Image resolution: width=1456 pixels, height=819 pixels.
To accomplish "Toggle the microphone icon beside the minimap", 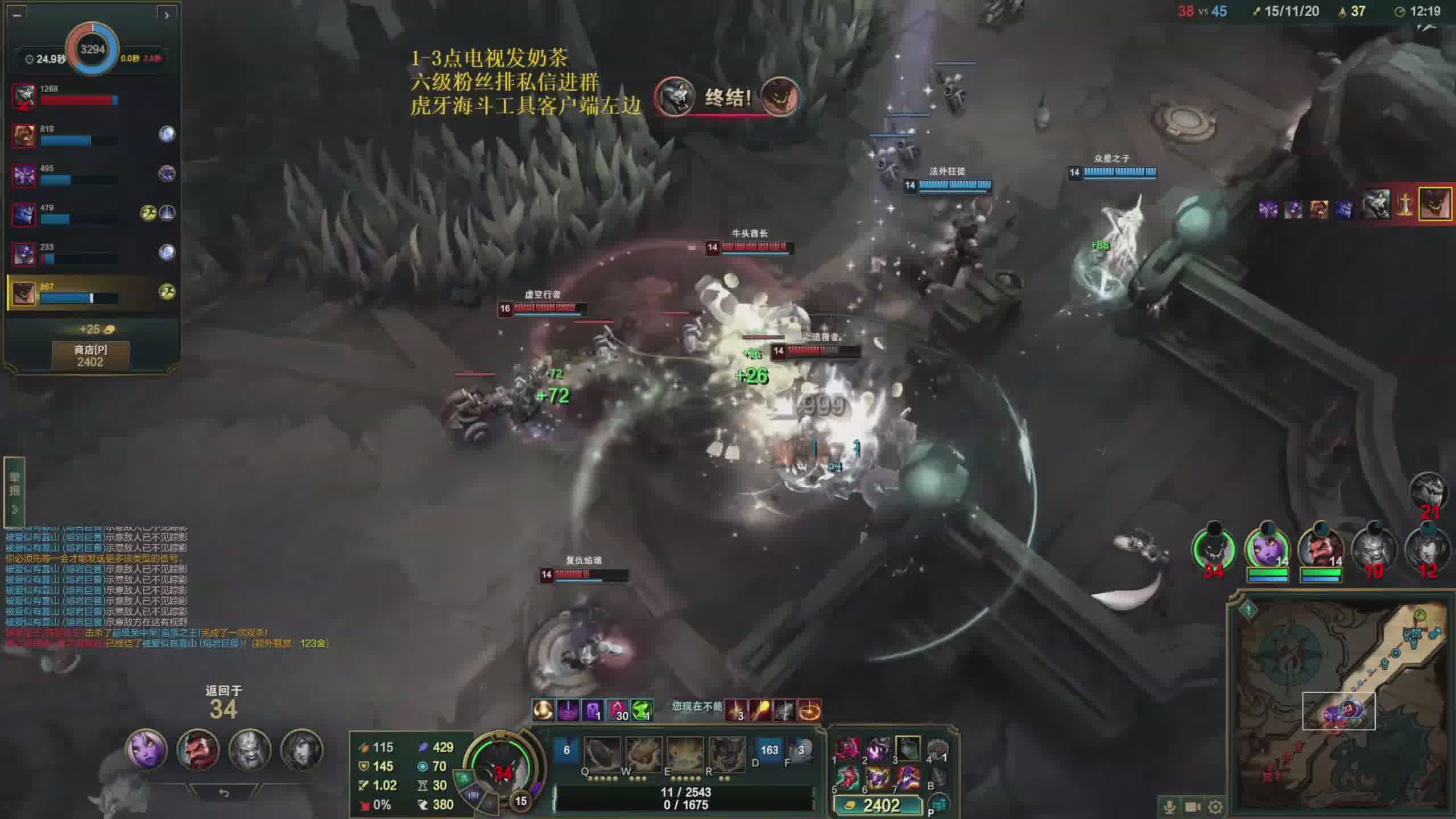I will pyautogui.click(x=1170, y=806).
